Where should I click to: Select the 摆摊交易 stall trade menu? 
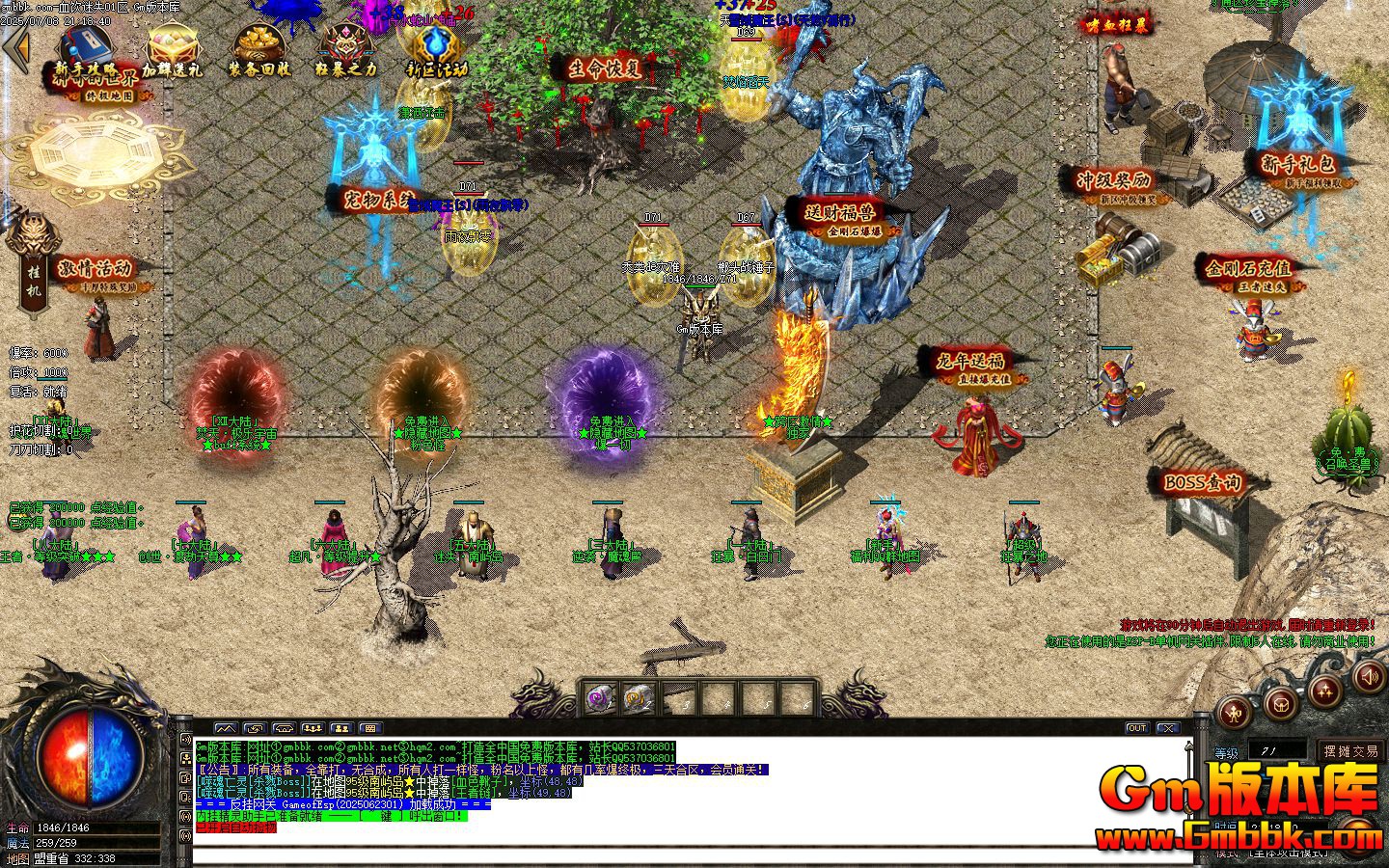click(x=1350, y=751)
